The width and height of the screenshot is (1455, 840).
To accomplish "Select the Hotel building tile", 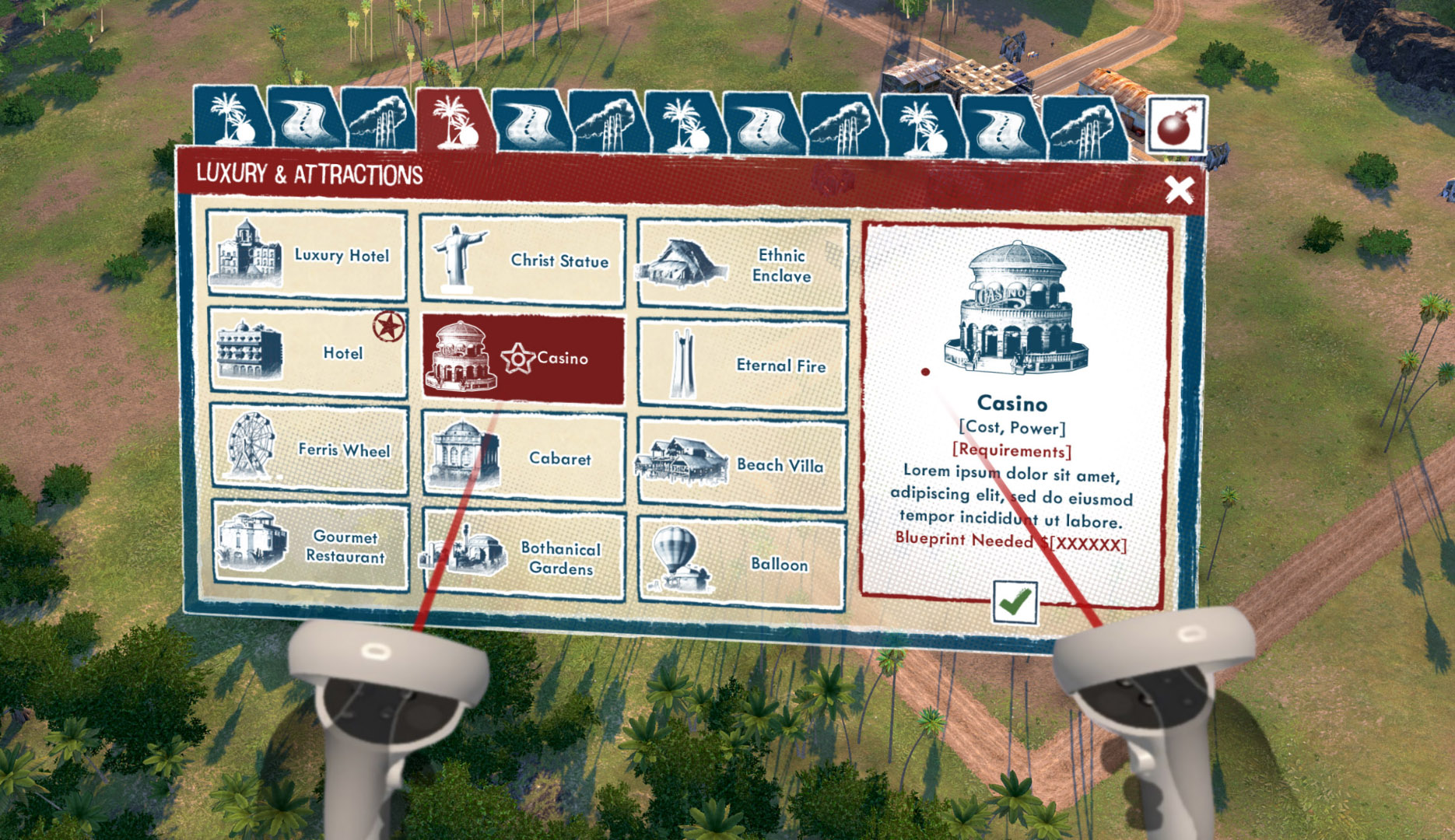I will (x=308, y=352).
